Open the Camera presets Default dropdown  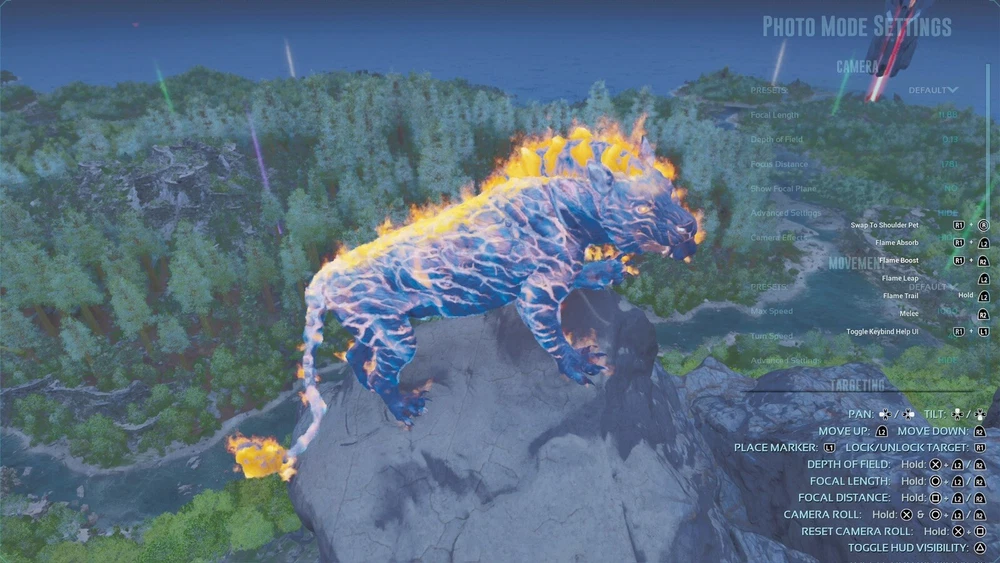tap(932, 90)
